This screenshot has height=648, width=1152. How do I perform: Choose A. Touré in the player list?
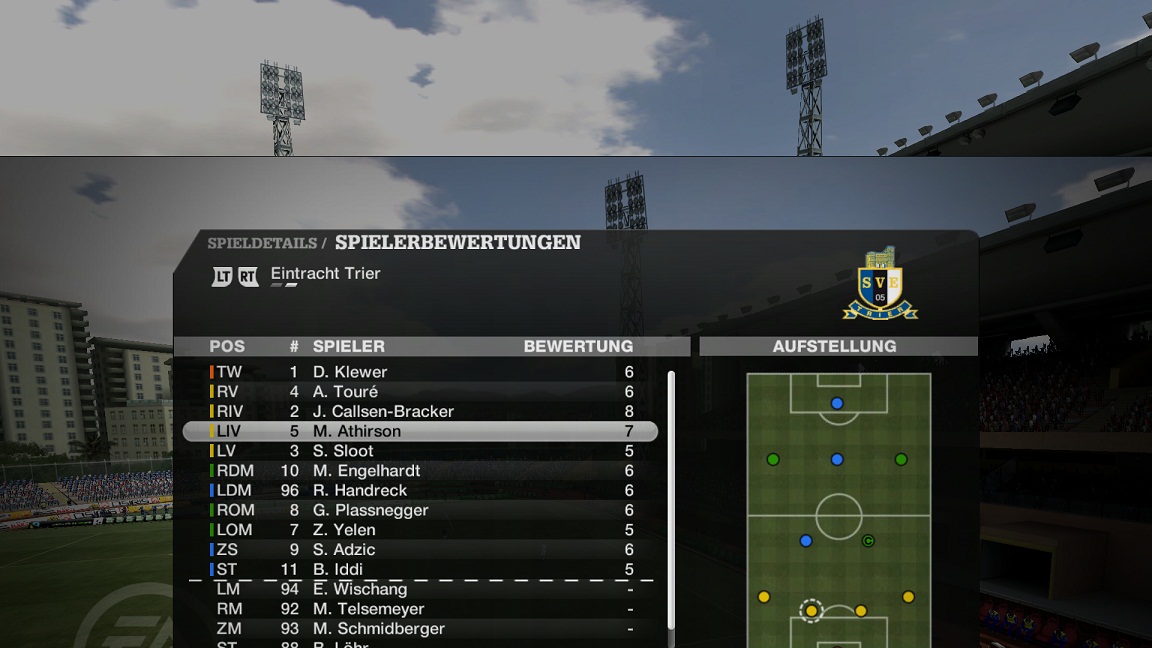pos(420,392)
